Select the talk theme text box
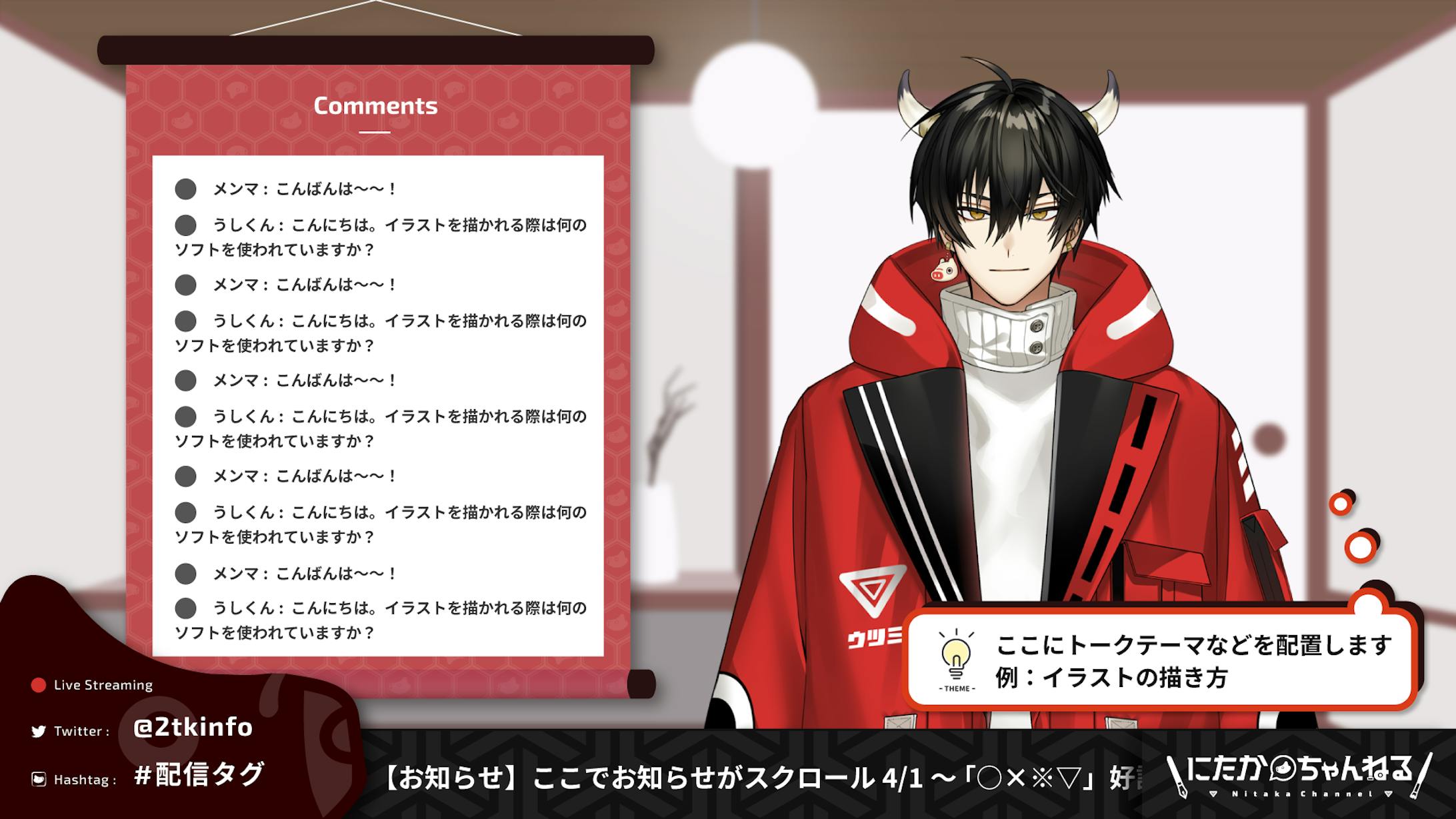This screenshot has width=1456, height=819. tap(1192, 661)
